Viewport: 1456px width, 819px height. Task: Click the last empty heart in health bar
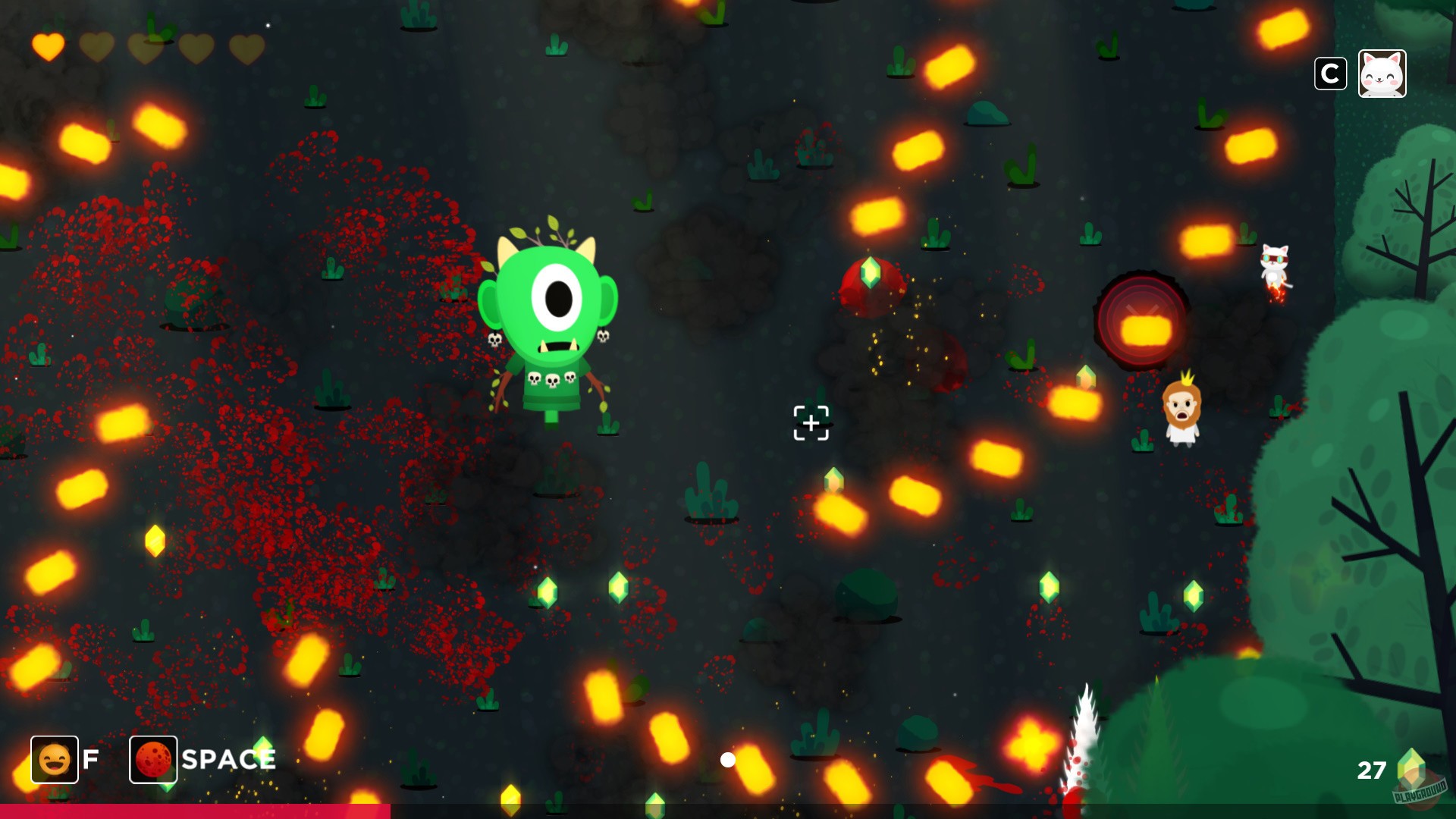tap(248, 48)
